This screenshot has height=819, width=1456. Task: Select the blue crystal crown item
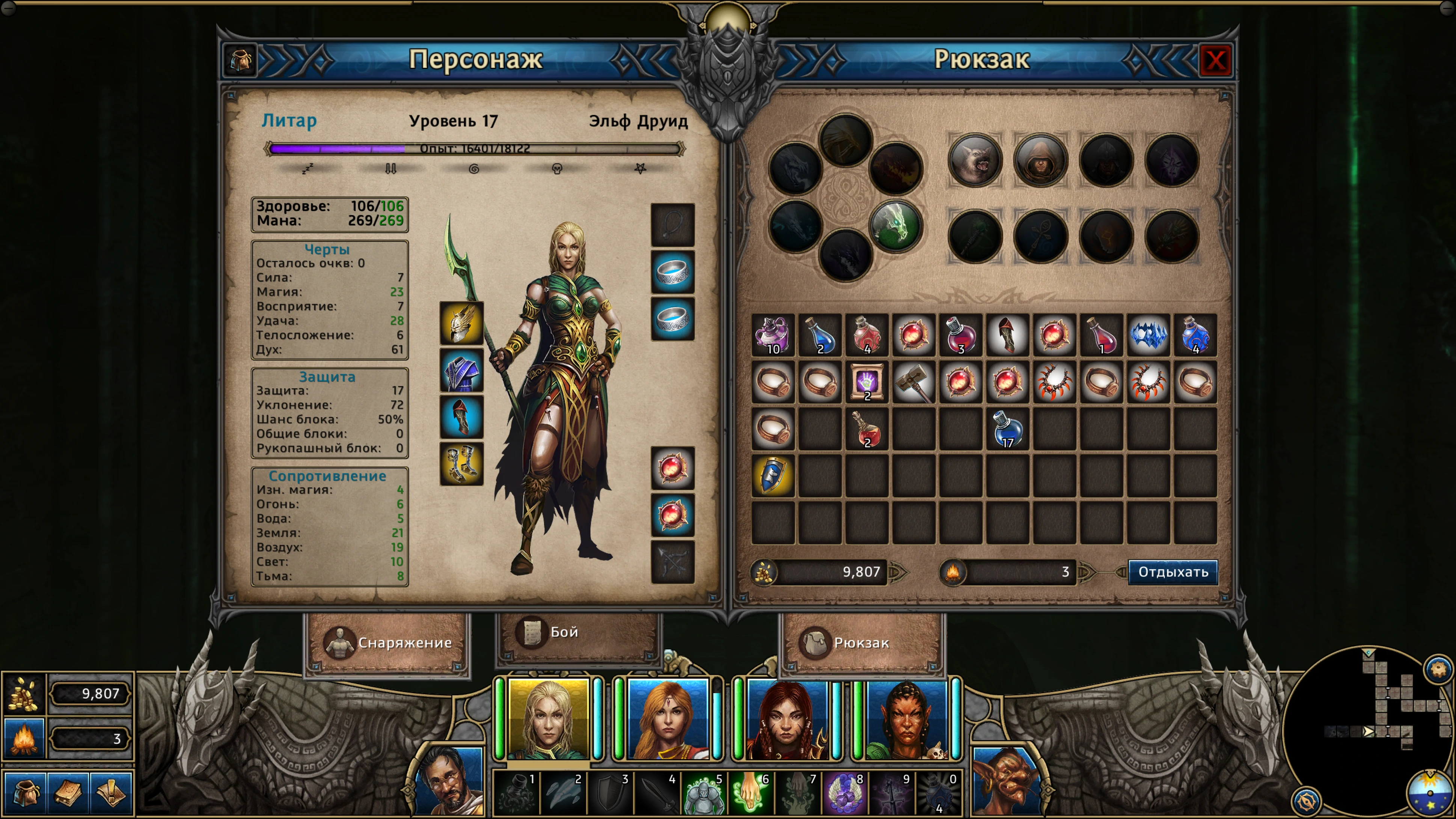(1148, 335)
